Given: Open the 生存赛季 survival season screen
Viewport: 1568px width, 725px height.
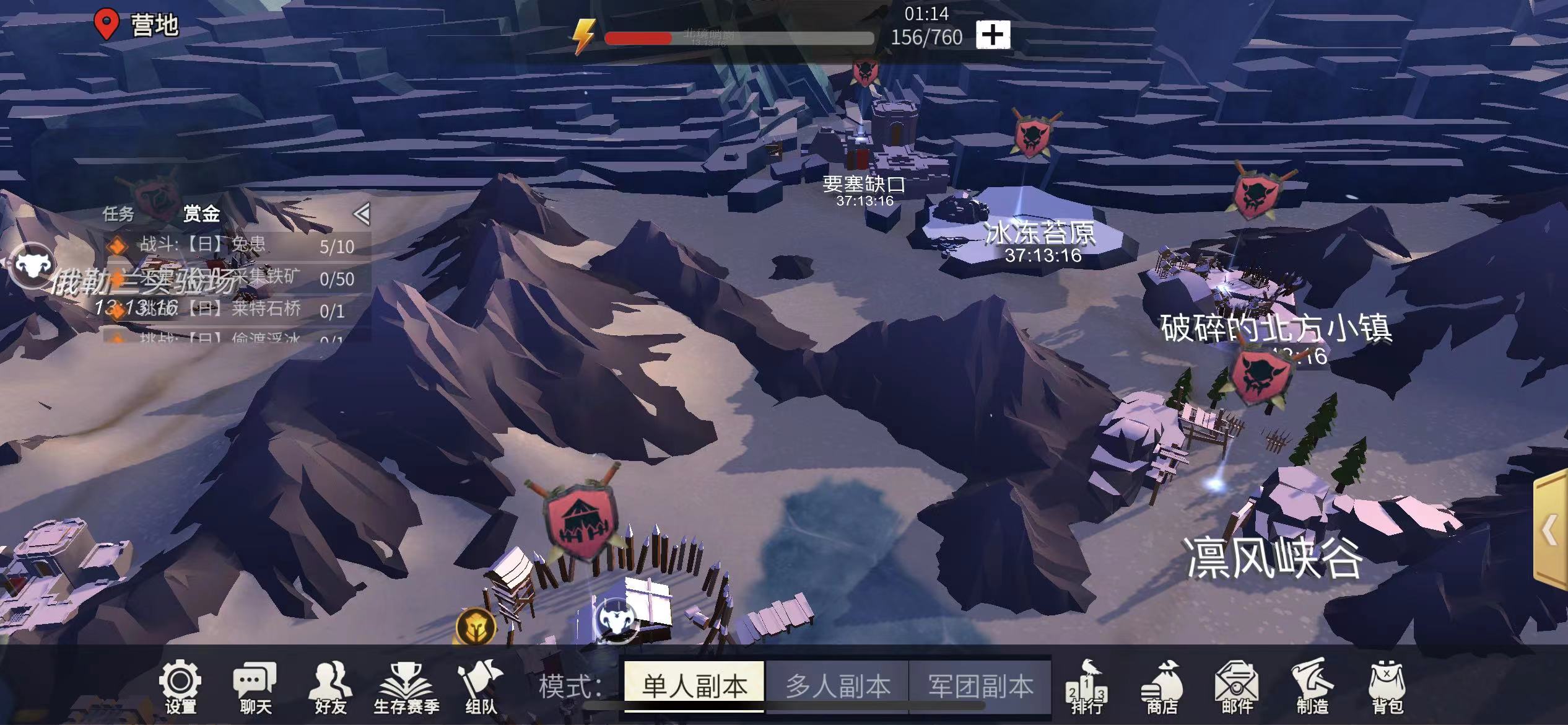Looking at the screenshot, I should click(x=406, y=687).
